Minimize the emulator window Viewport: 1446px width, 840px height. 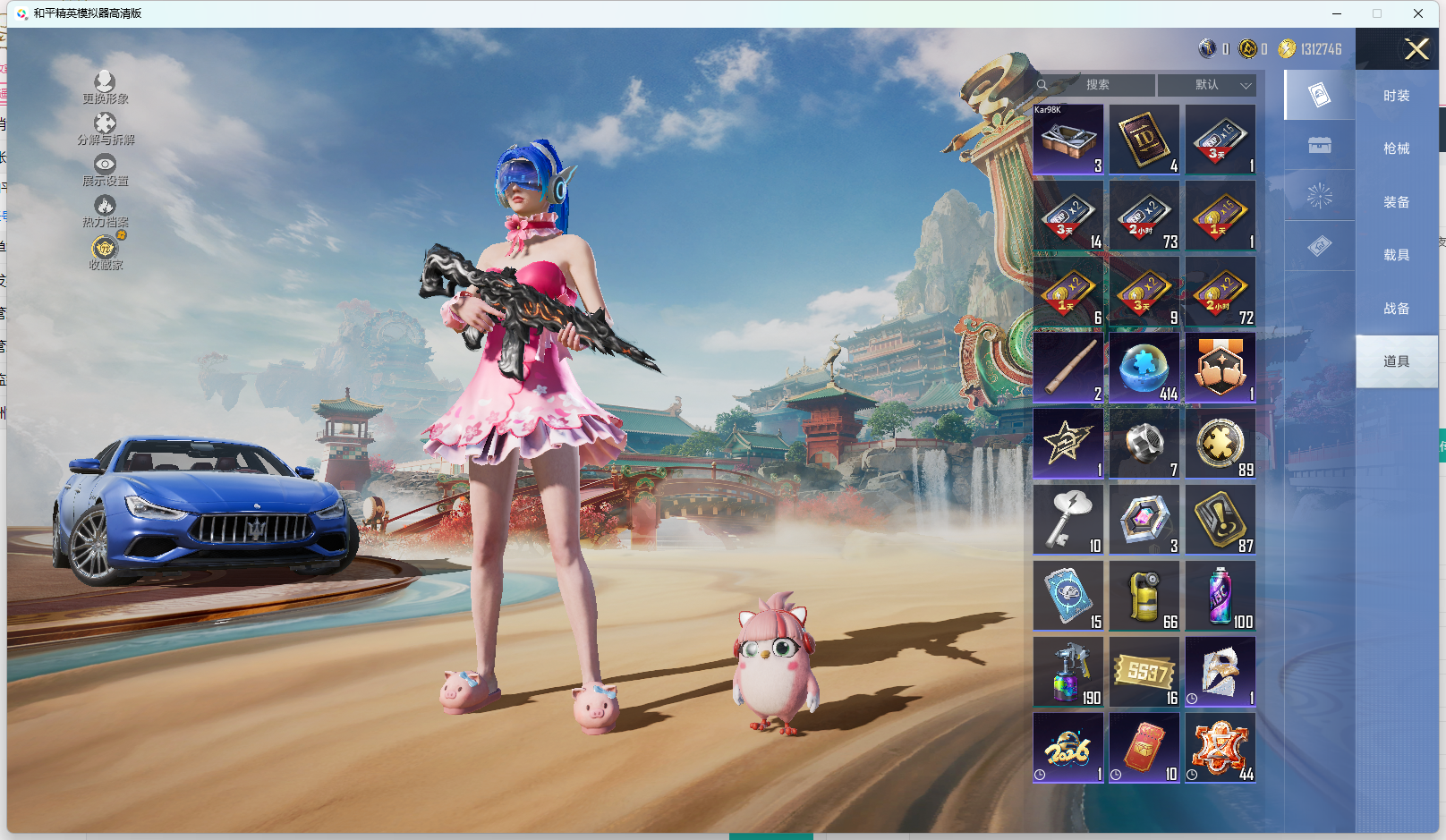pos(1337,13)
